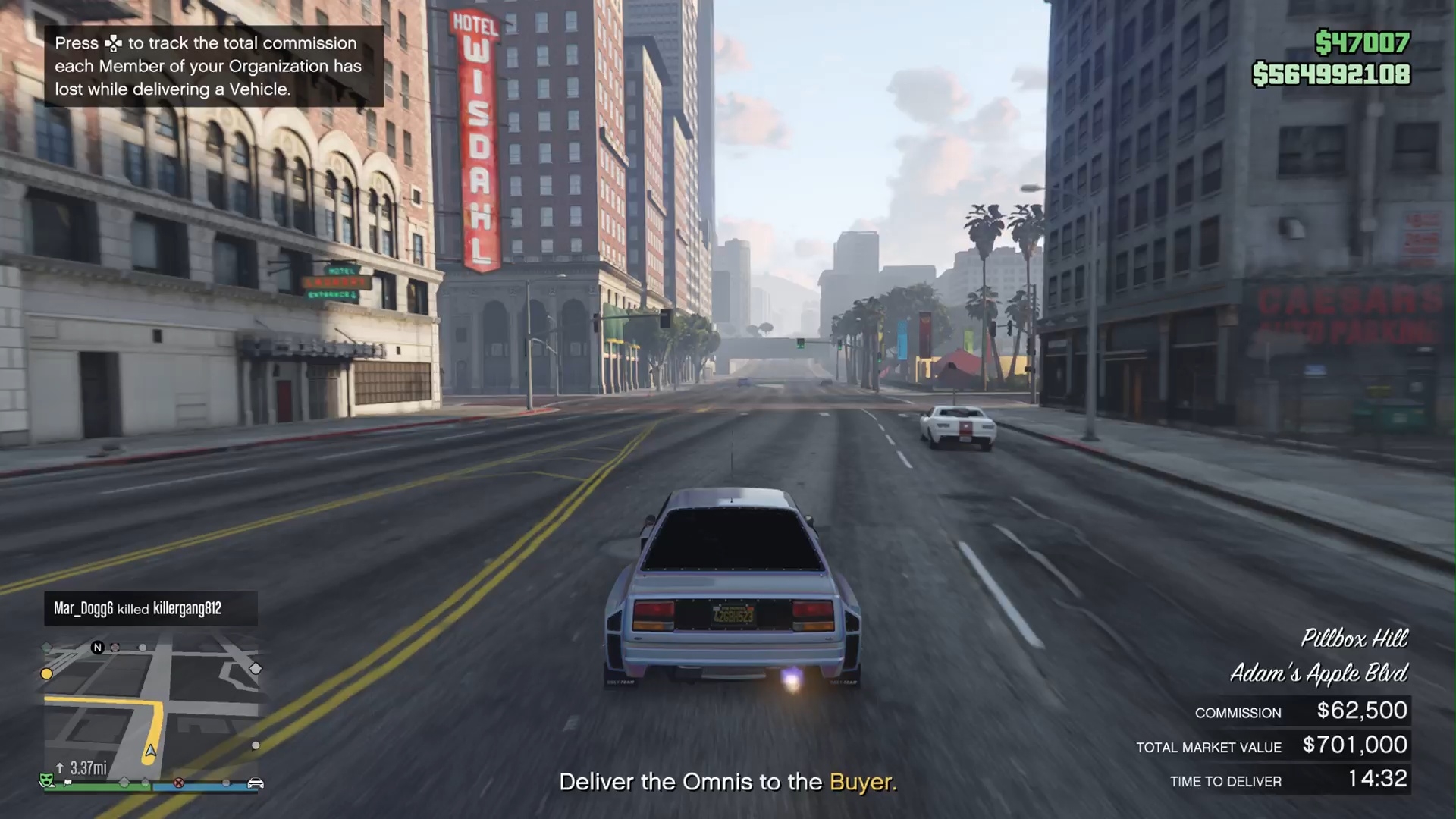The height and width of the screenshot is (819, 1456).
Task: Dismiss the commission tracking help tip
Action: (213, 66)
